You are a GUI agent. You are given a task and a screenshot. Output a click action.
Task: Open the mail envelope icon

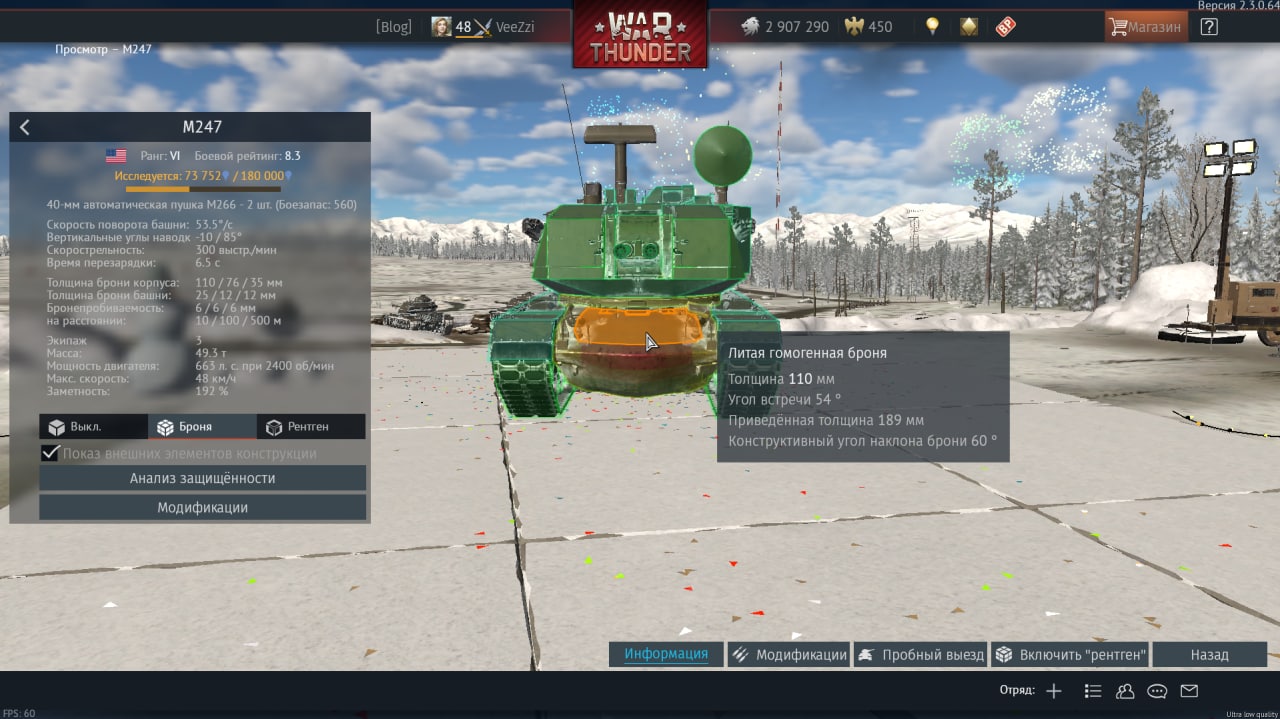click(x=1189, y=691)
